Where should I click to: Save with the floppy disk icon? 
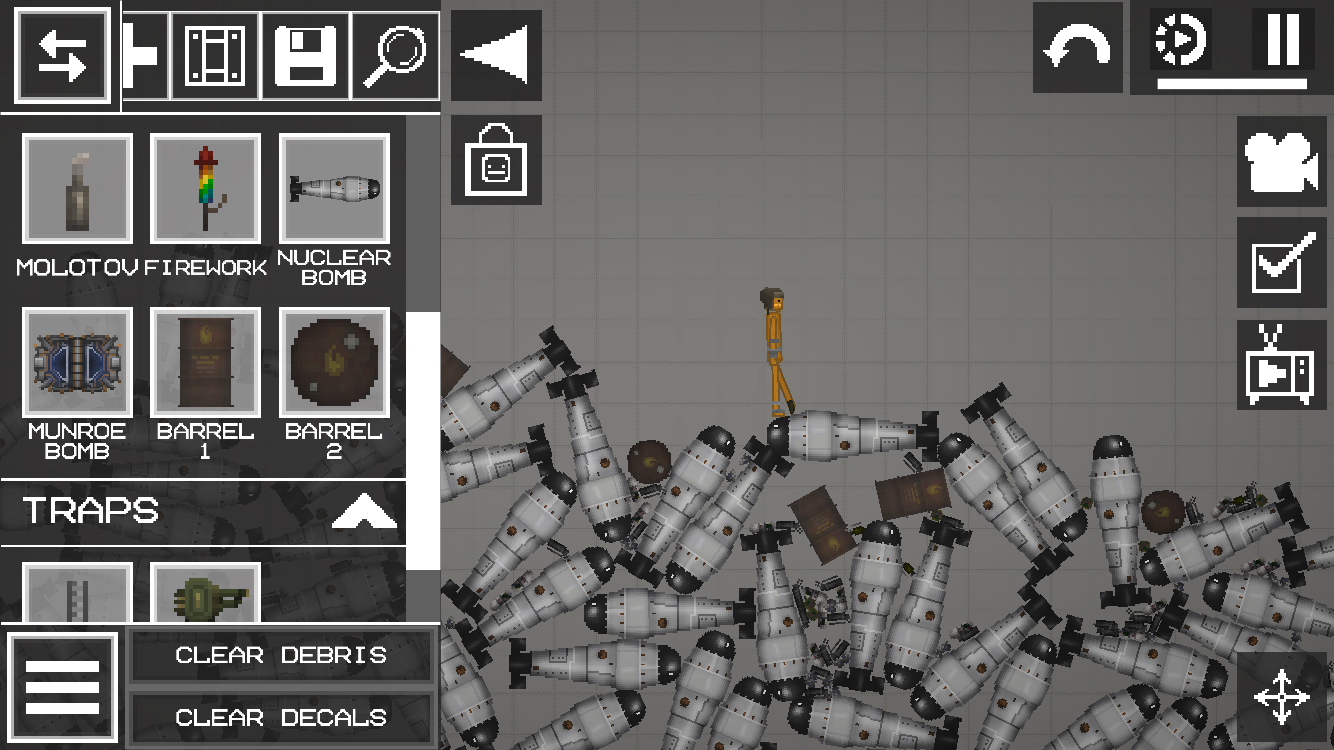pyautogui.click(x=305, y=56)
